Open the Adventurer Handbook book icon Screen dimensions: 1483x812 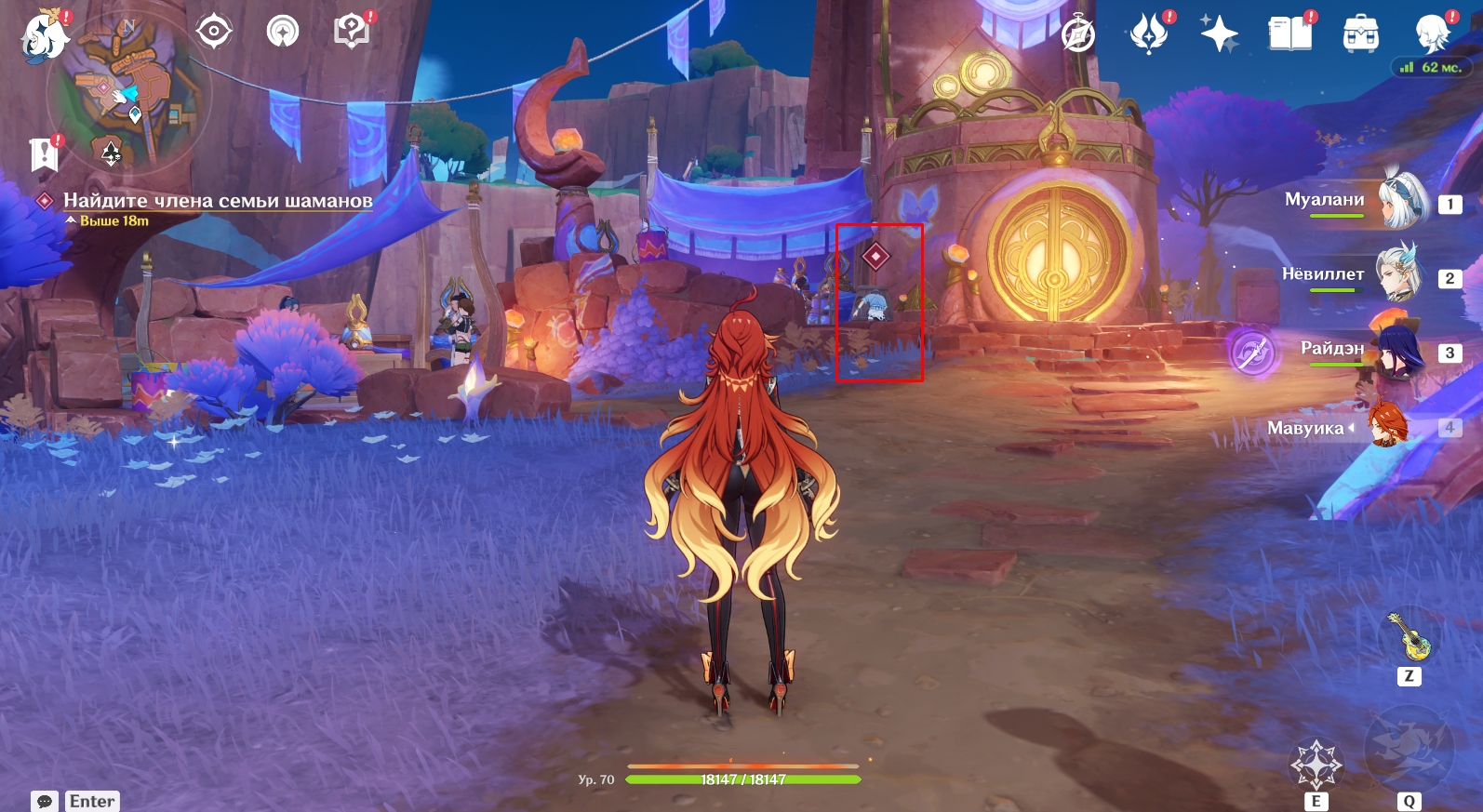(x=1289, y=34)
